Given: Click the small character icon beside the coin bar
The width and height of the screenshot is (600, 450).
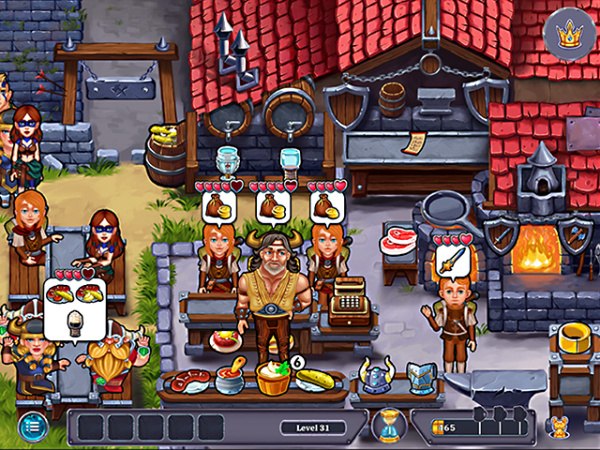Looking at the screenshot, I should pos(558,427).
